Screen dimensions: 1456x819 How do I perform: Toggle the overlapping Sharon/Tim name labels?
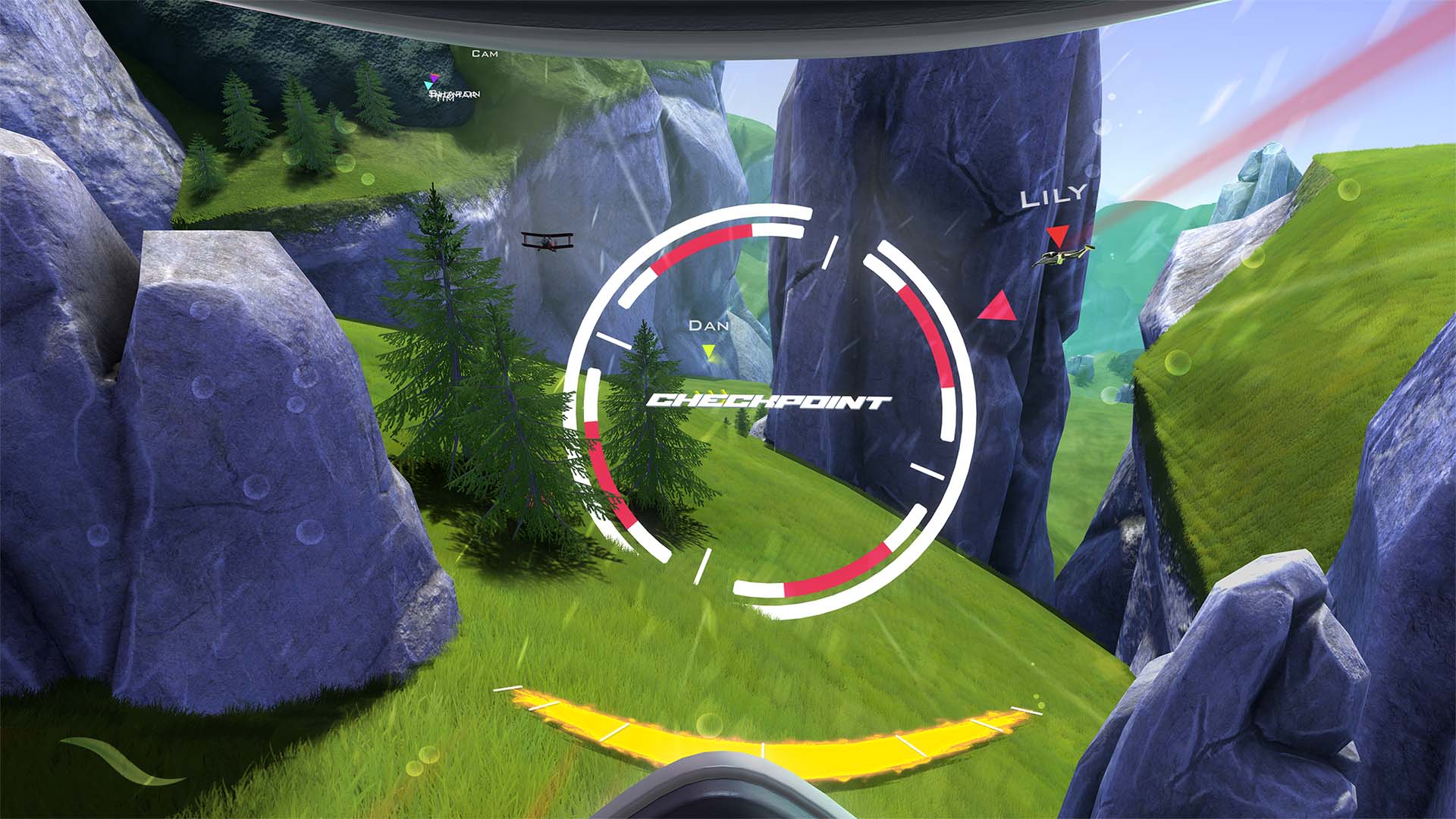(455, 94)
